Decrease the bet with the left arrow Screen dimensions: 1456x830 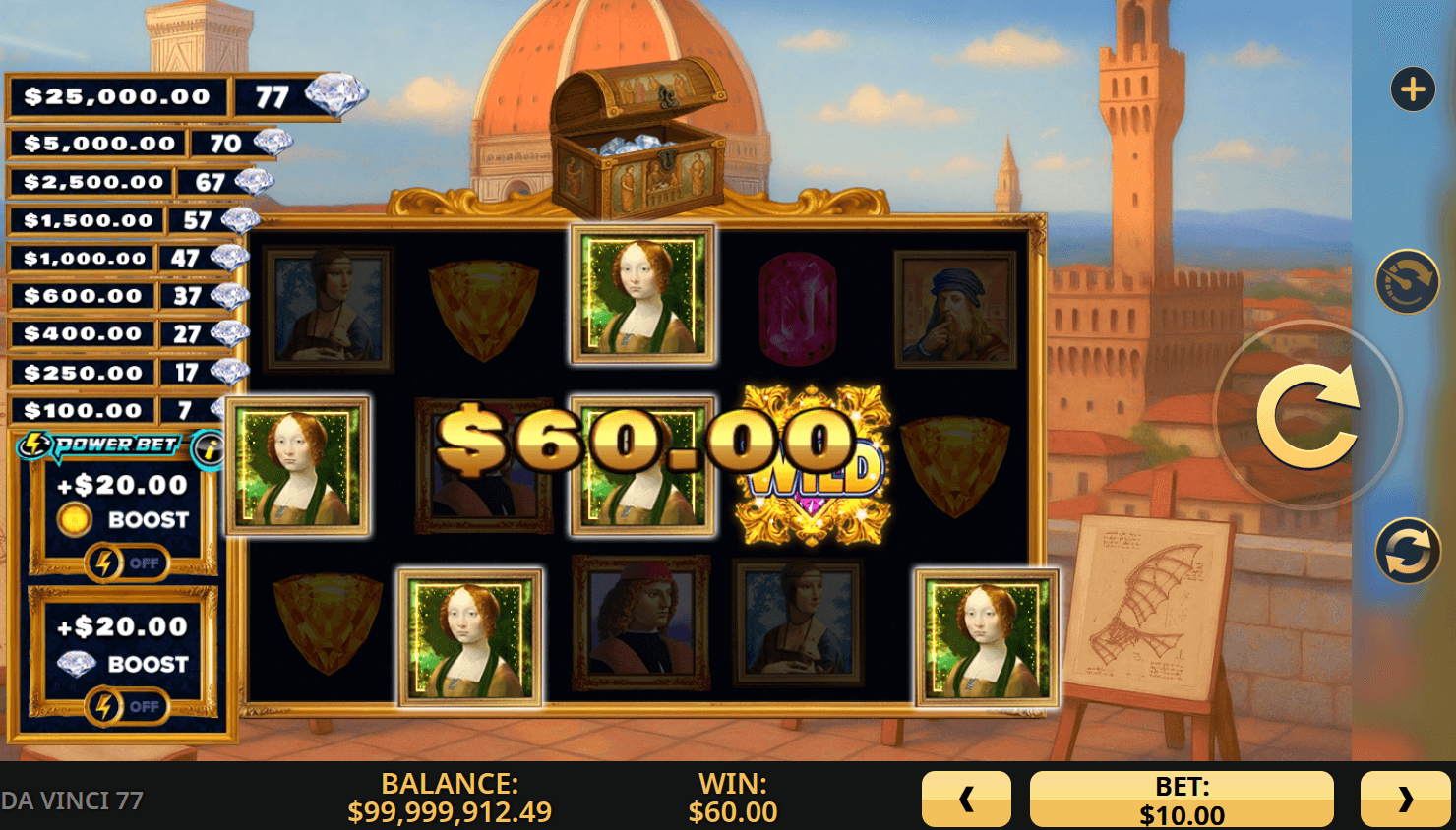[x=966, y=799]
